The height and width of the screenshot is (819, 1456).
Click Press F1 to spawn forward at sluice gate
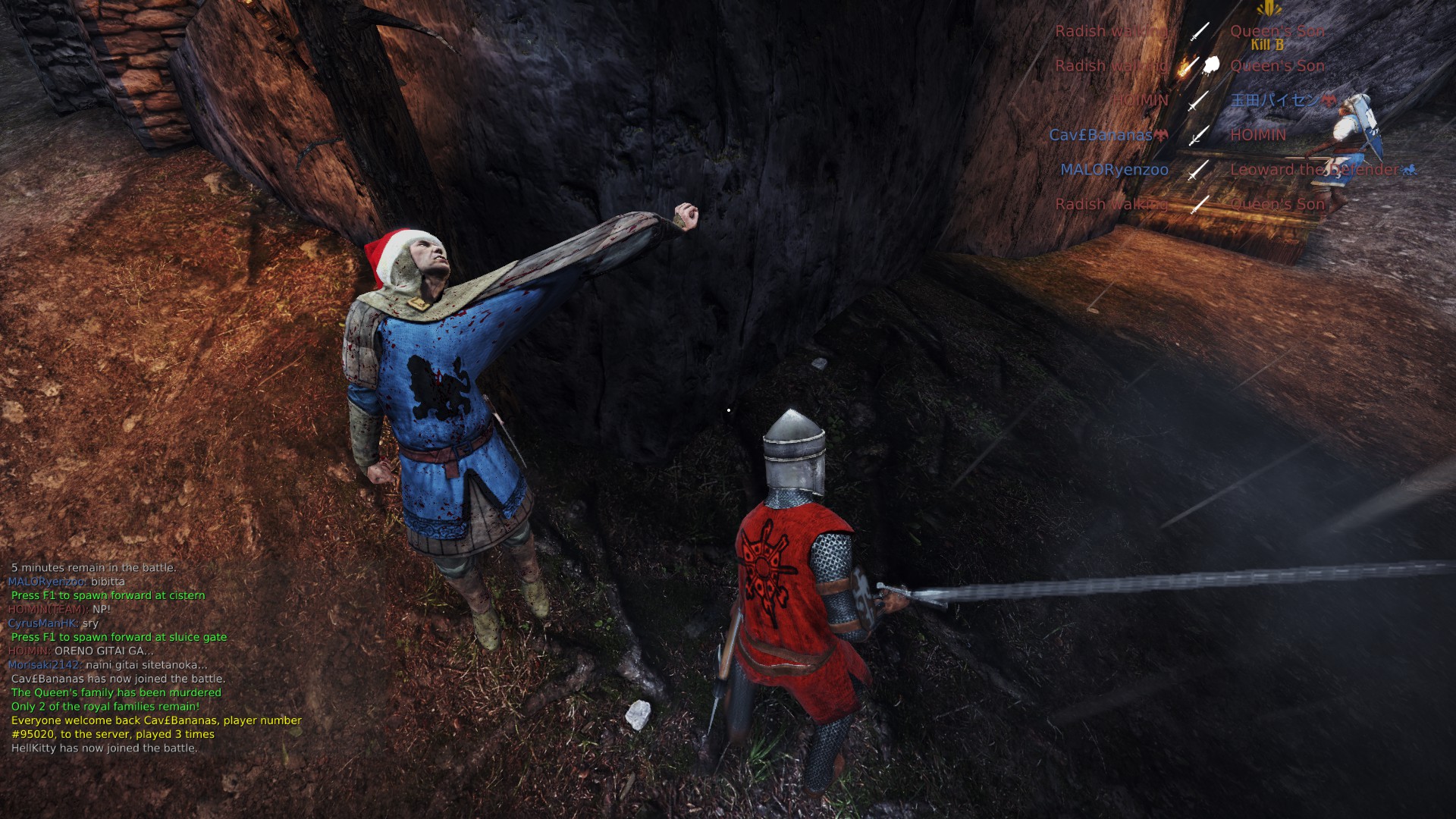point(118,637)
